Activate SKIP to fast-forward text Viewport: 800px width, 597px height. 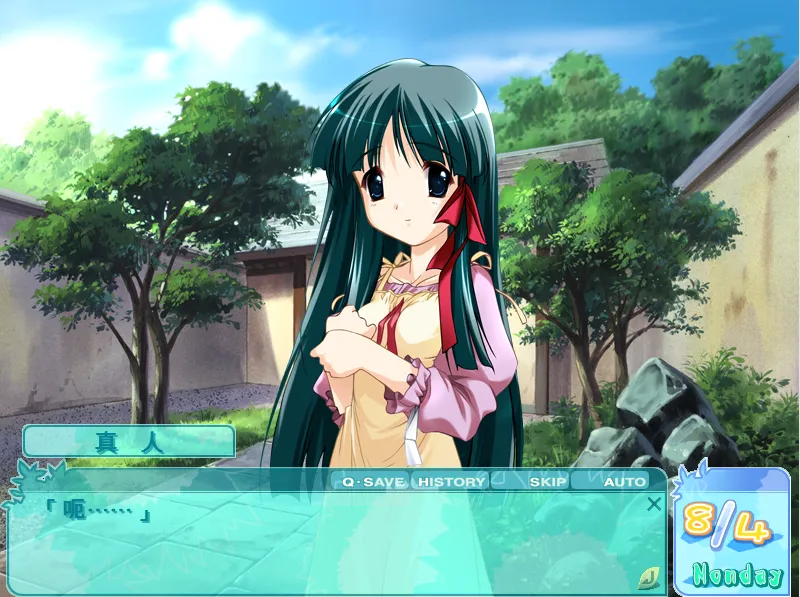(547, 482)
